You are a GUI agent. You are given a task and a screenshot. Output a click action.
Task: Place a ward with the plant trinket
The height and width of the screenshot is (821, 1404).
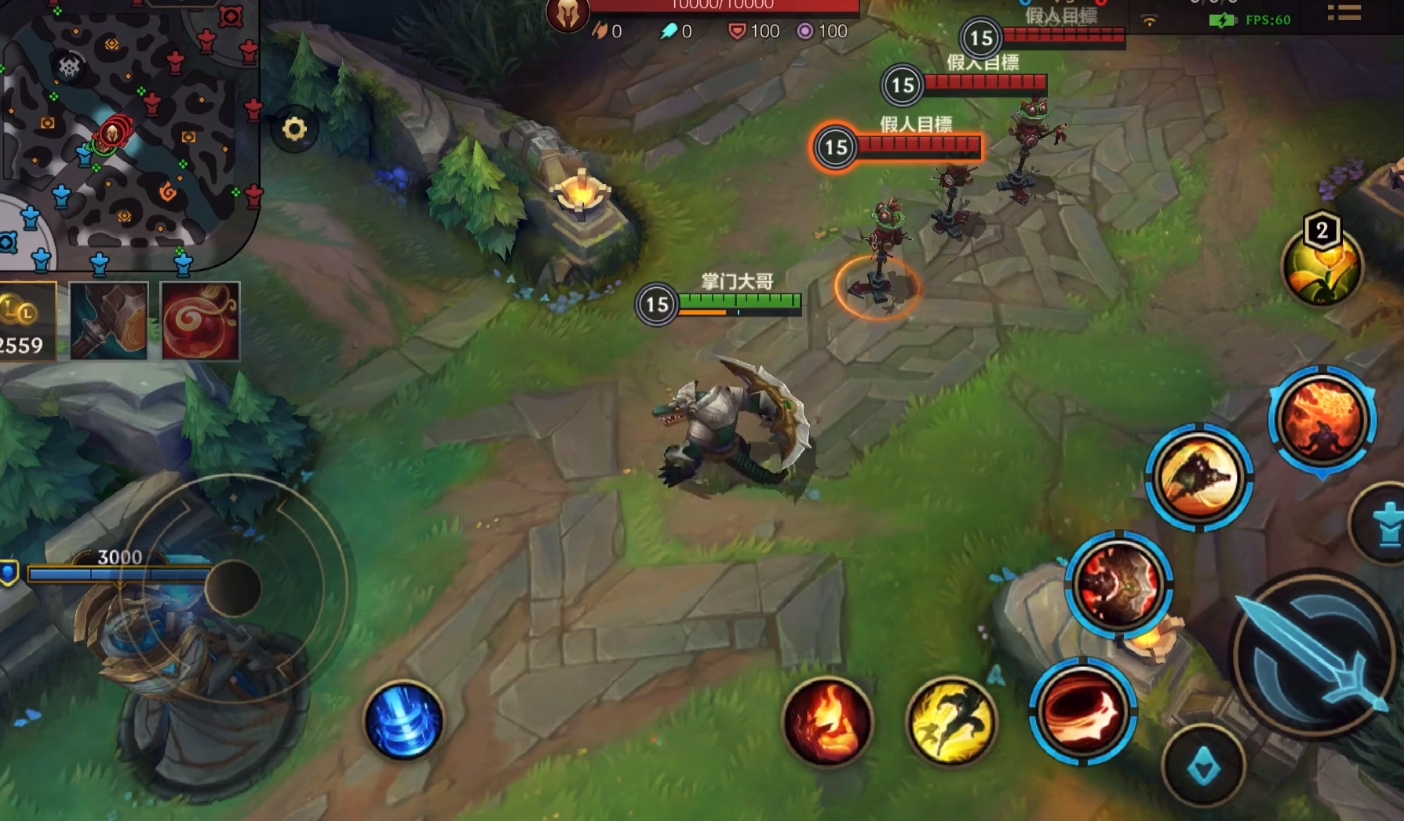[x=1323, y=266]
